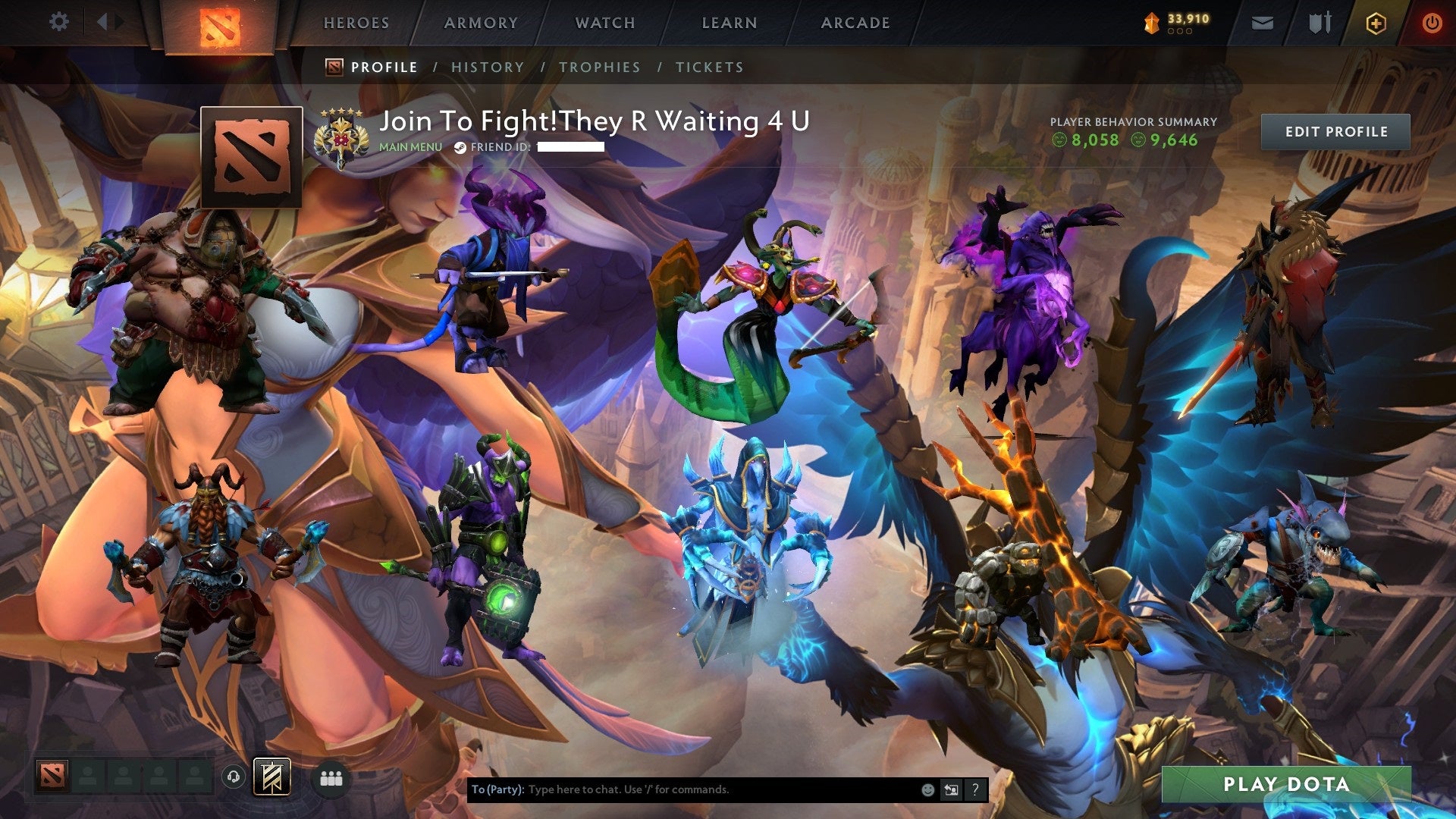Click the question mark help icon in chat
The image size is (1456, 819).
(974, 789)
